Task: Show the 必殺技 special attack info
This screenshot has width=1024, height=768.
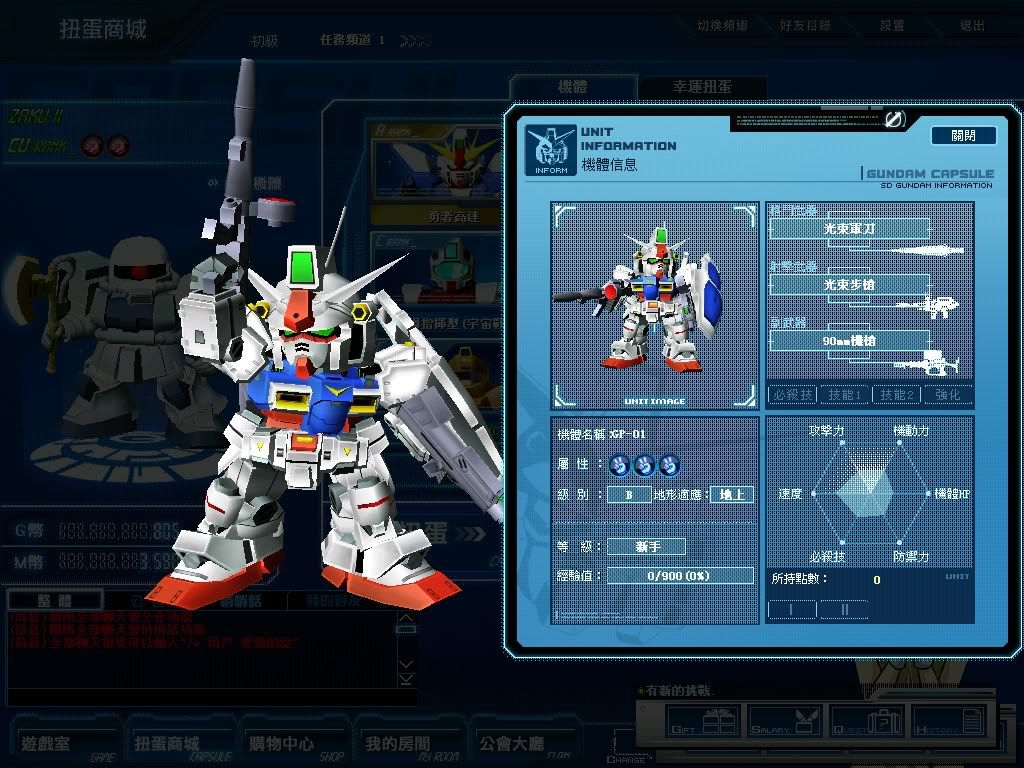Action: pos(792,395)
